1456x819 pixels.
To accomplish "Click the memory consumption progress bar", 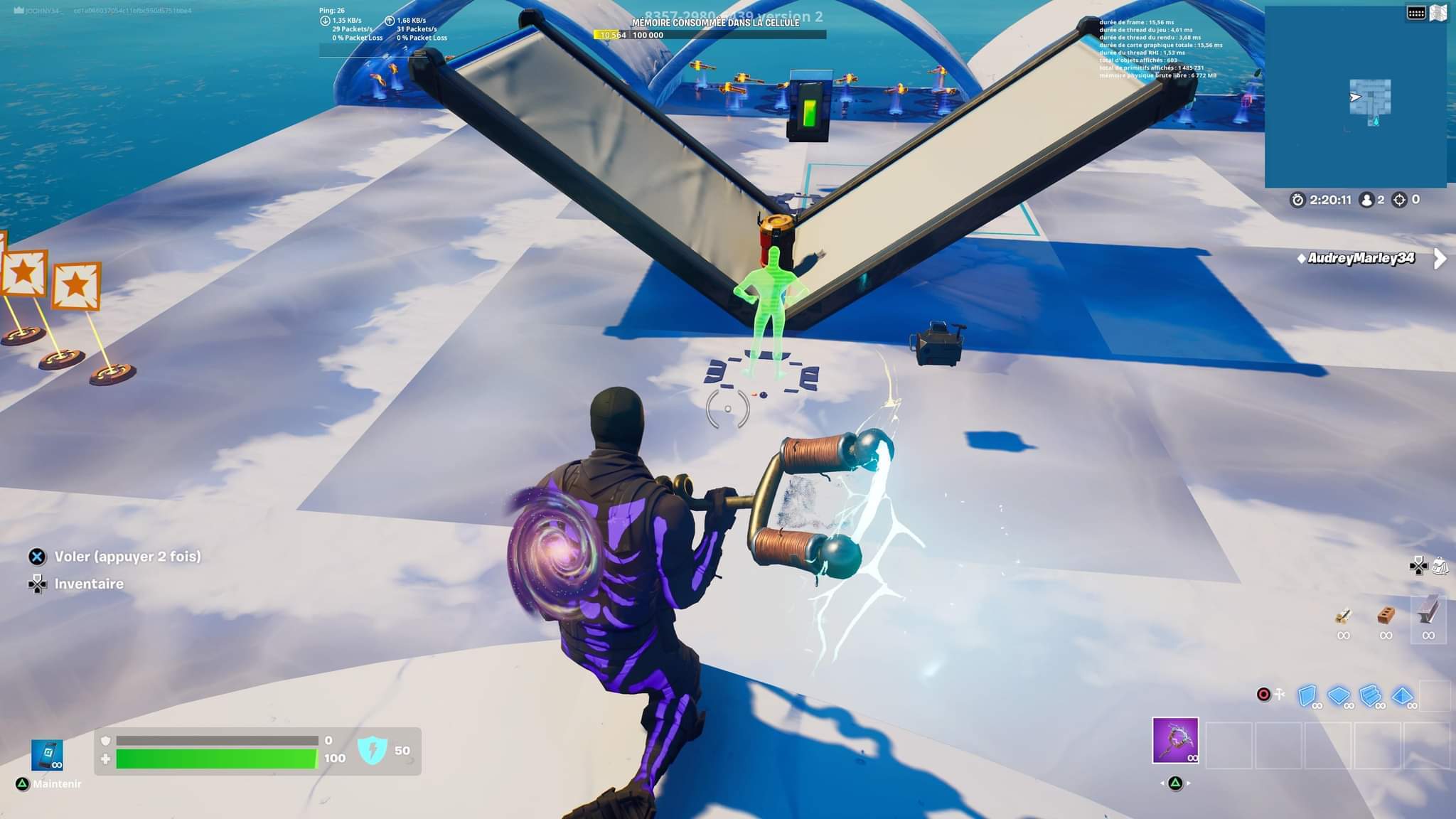I will pos(711,33).
